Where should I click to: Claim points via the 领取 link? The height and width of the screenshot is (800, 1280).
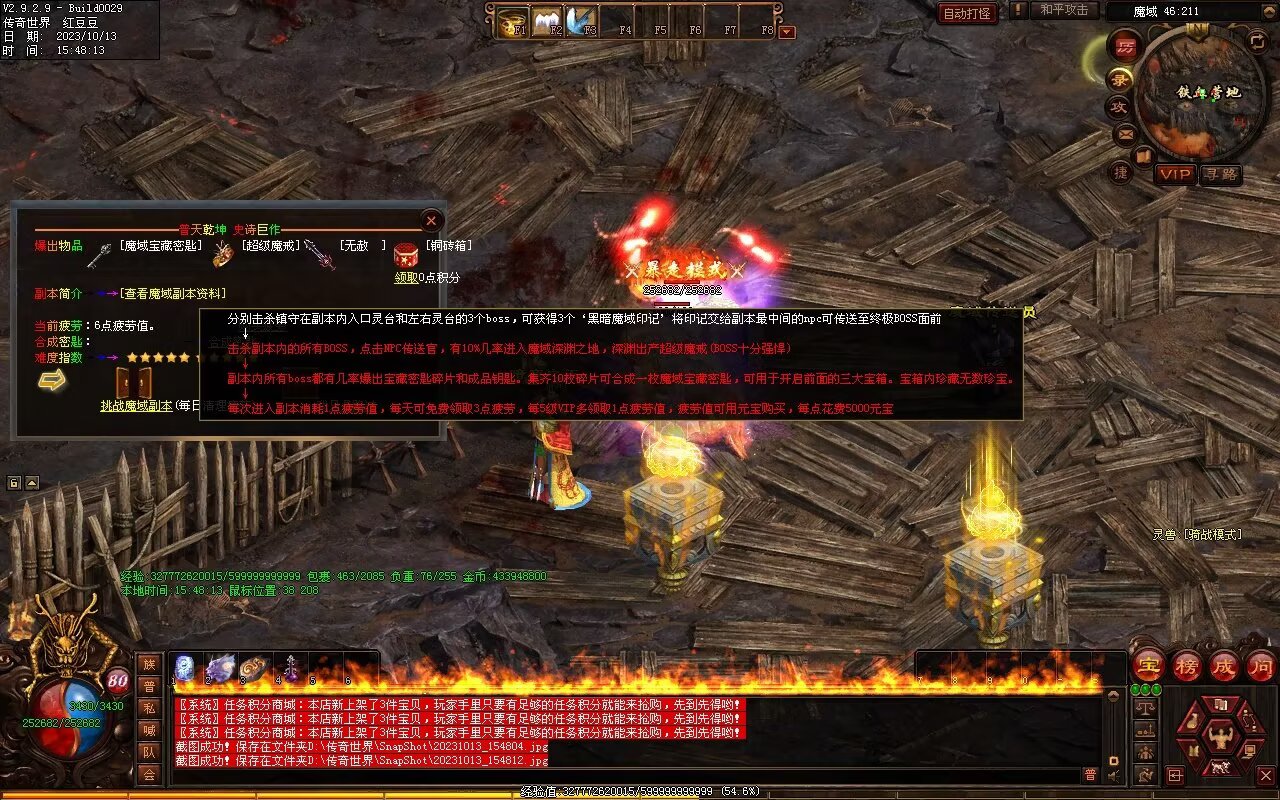point(405,277)
